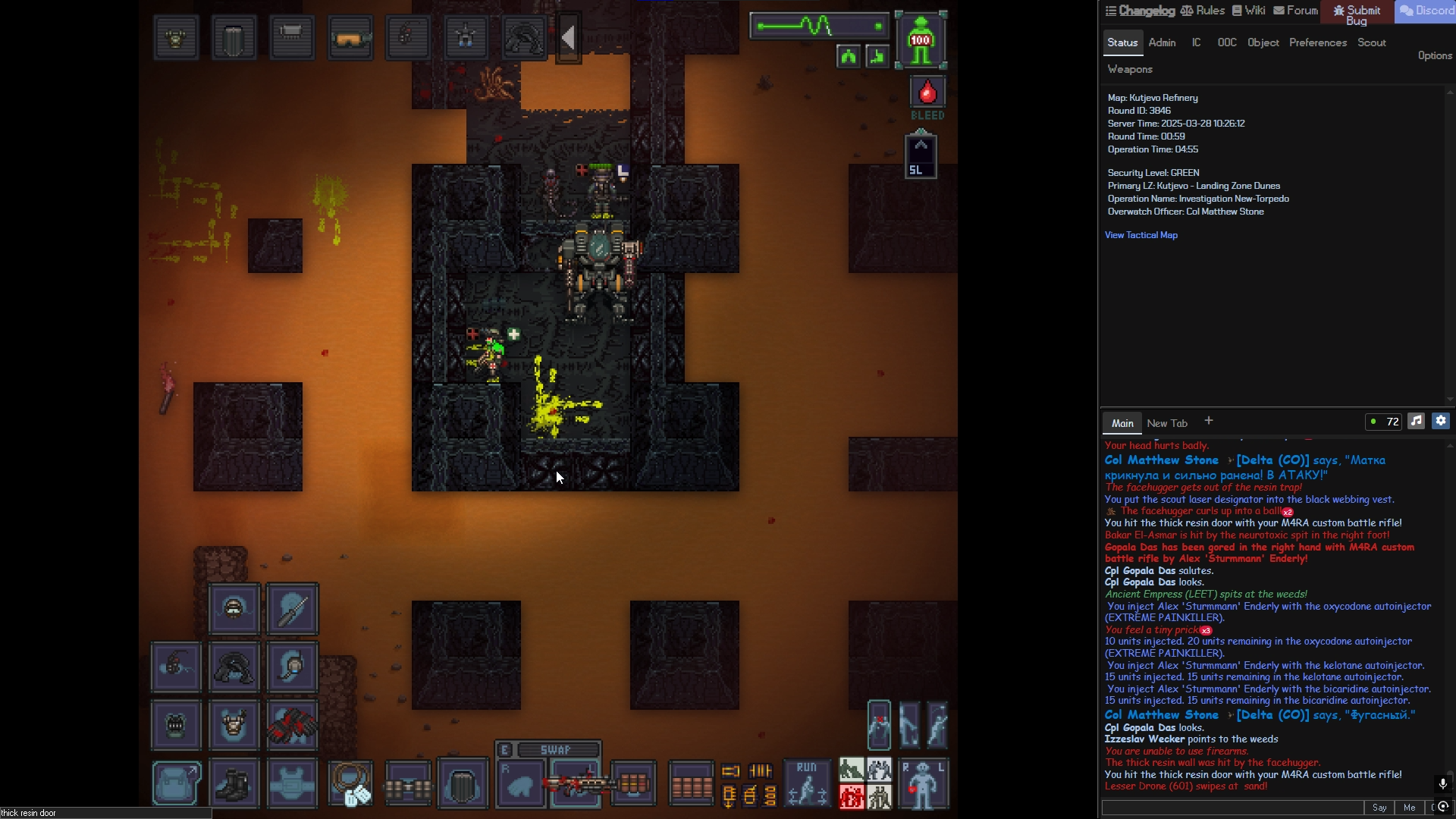Open the Wiki link

coord(1248,11)
